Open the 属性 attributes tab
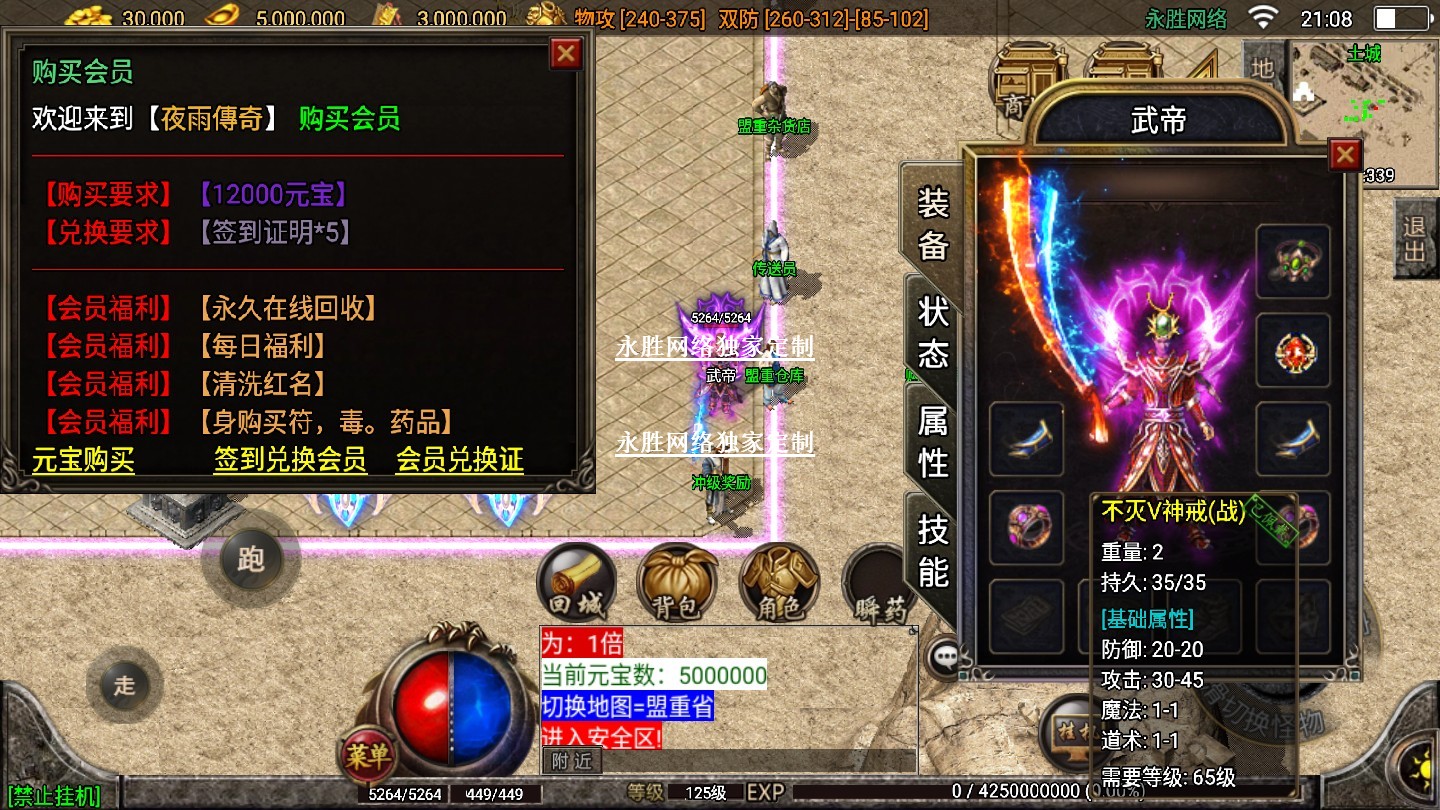1440x810 pixels. (933, 441)
